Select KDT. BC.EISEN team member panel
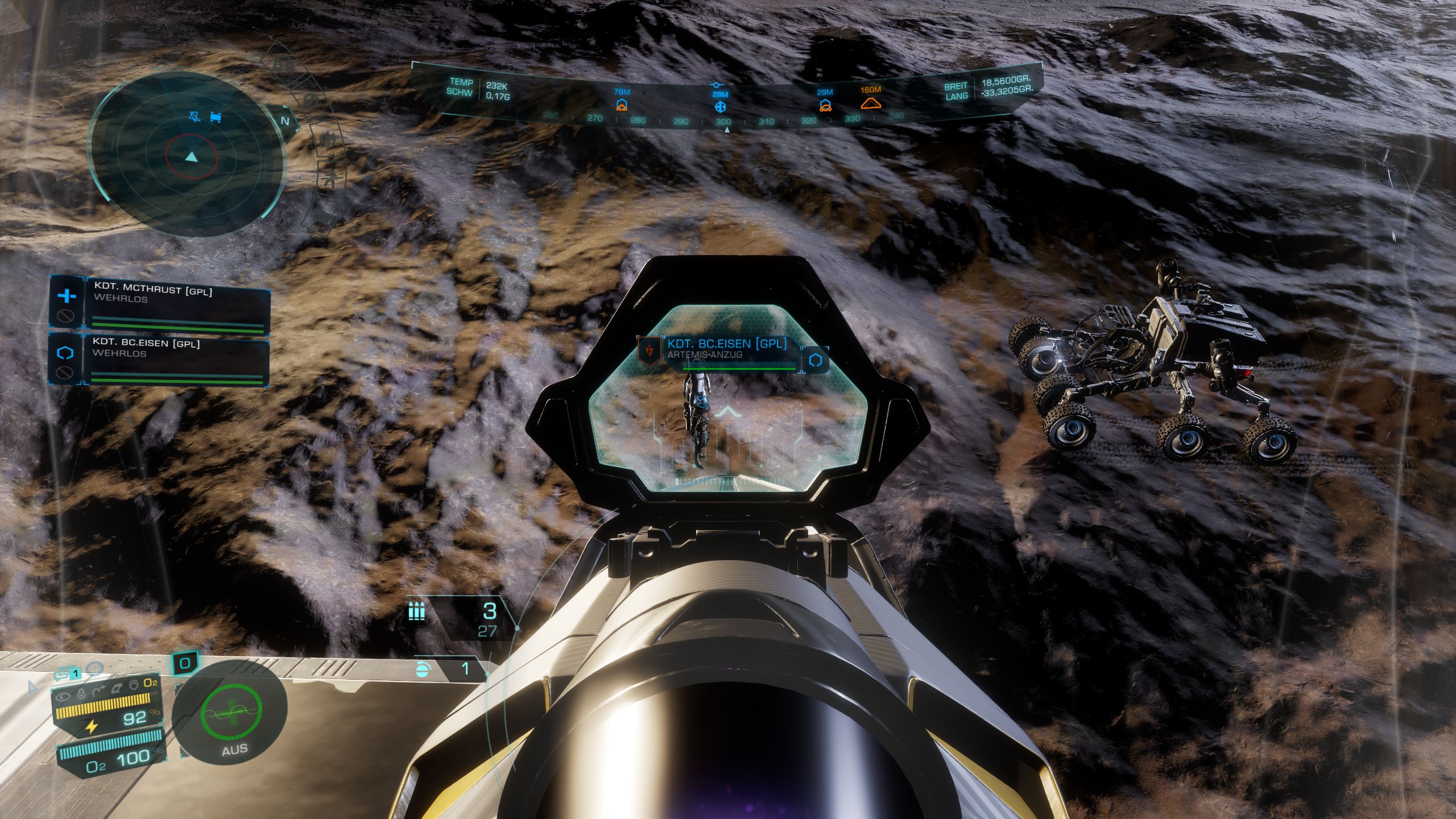1456x819 pixels. (x=177, y=359)
